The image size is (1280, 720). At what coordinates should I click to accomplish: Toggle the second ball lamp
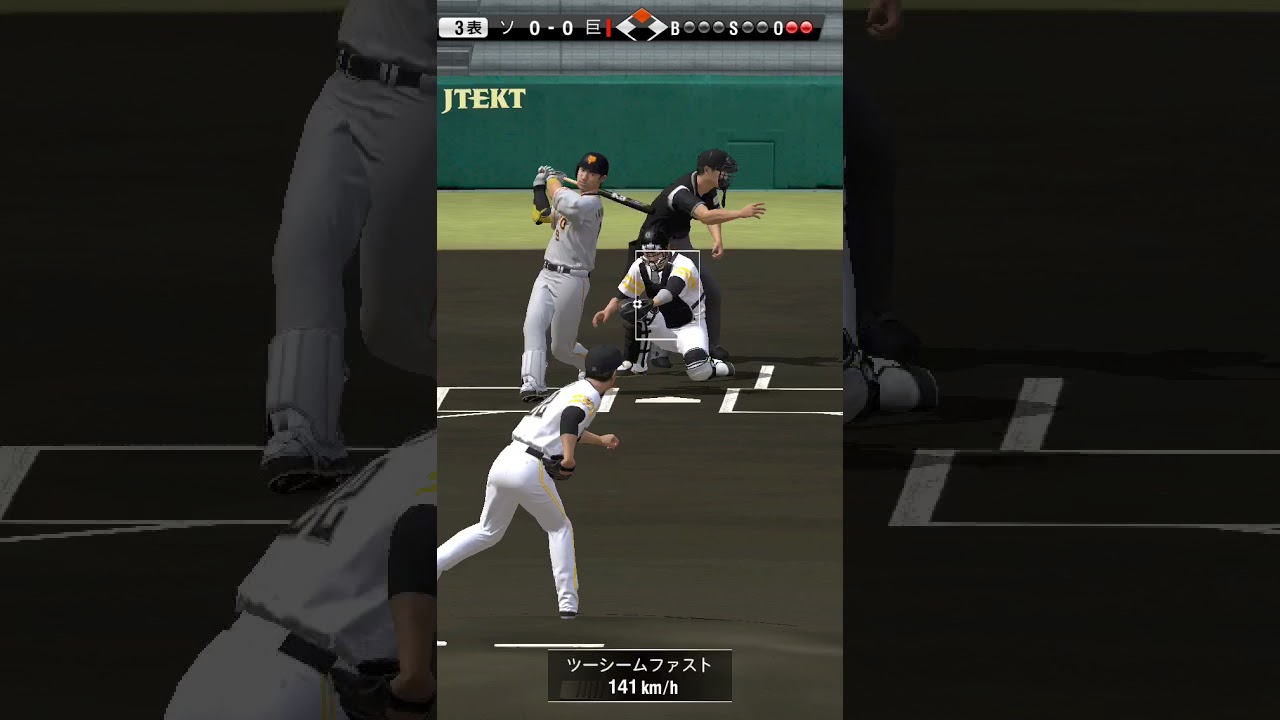702,26
